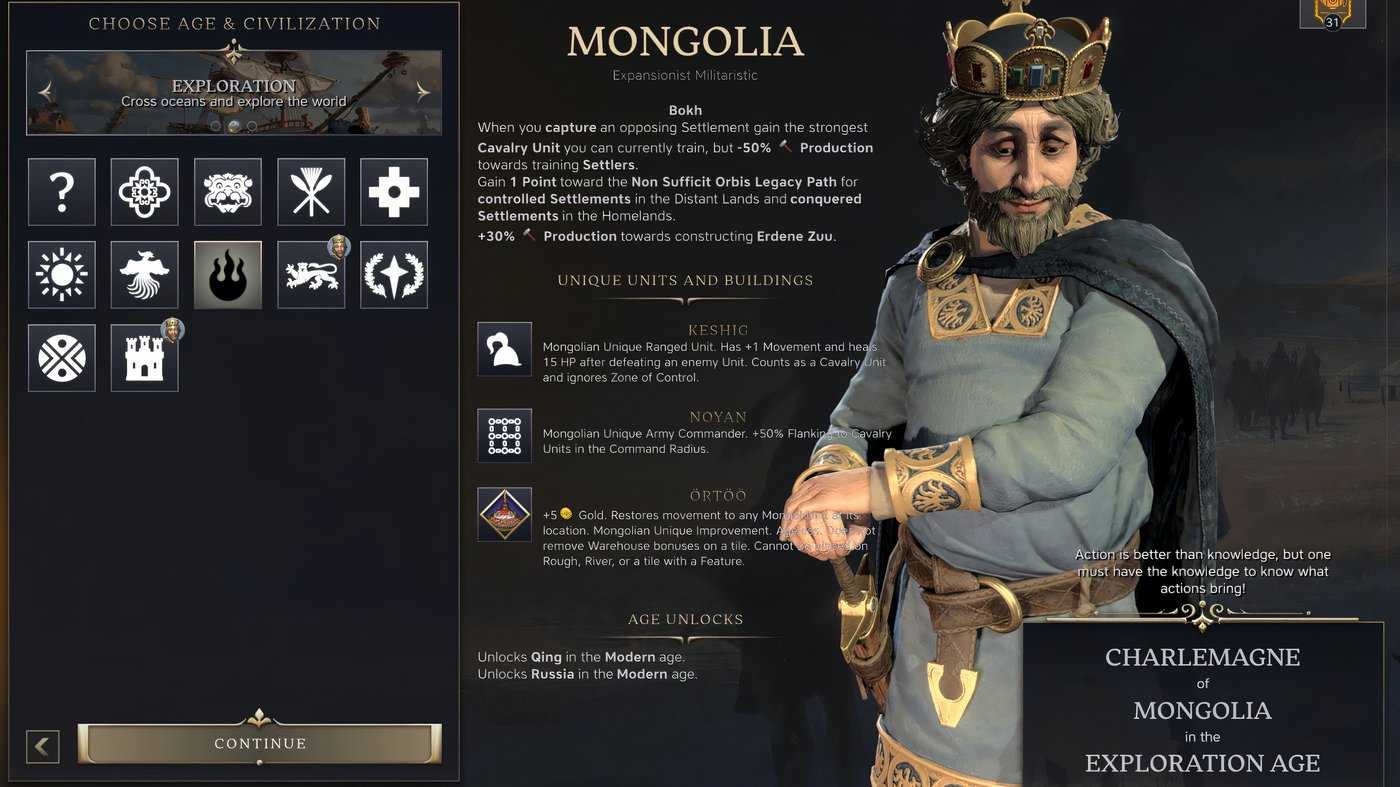This screenshot has height=787, width=1400.
Task: Select the flame Mongolia civilization icon
Action: (x=227, y=274)
